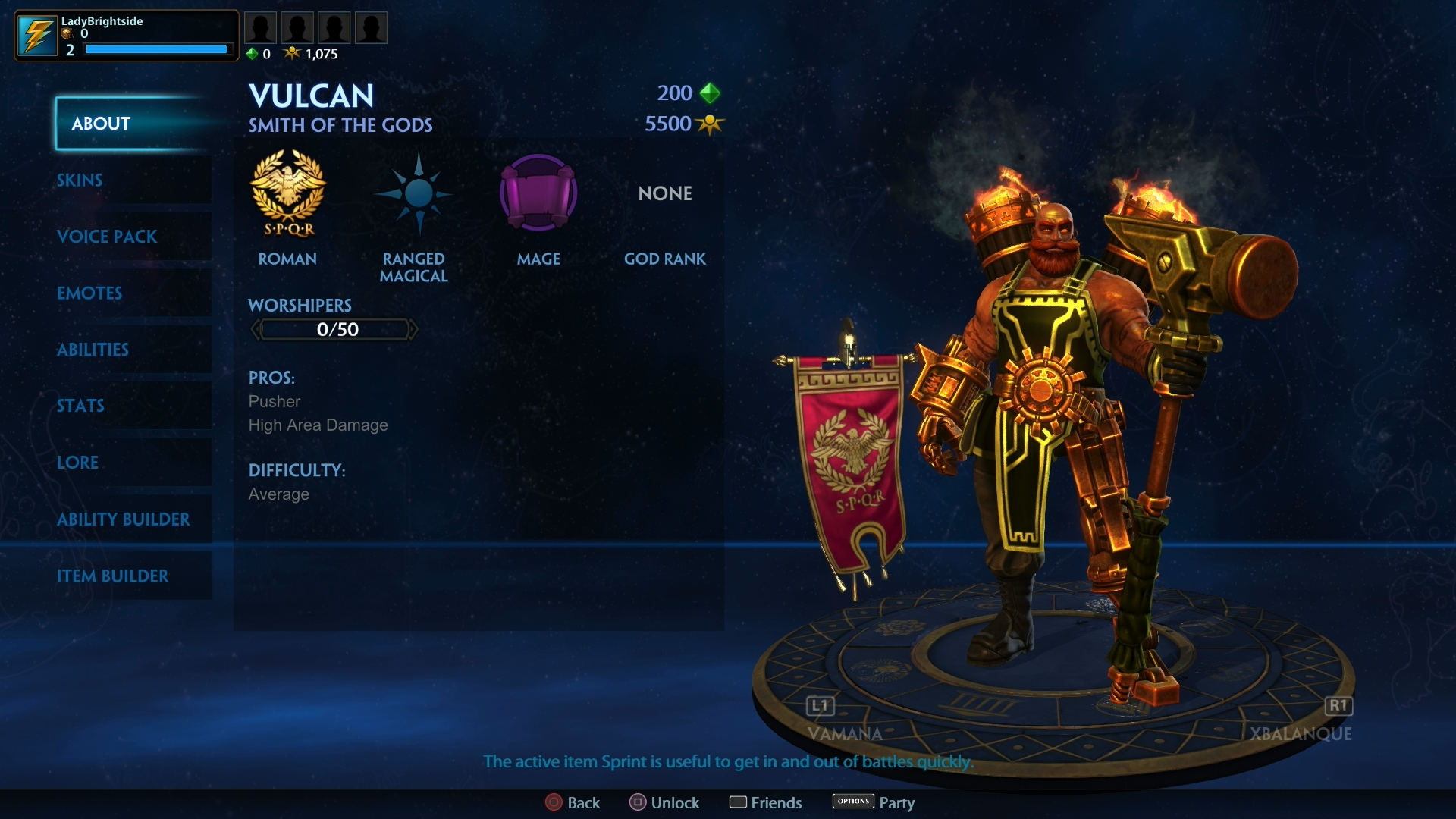Click the right arrow on Worshipers counter
This screenshot has width=1456, height=819.
tap(415, 329)
